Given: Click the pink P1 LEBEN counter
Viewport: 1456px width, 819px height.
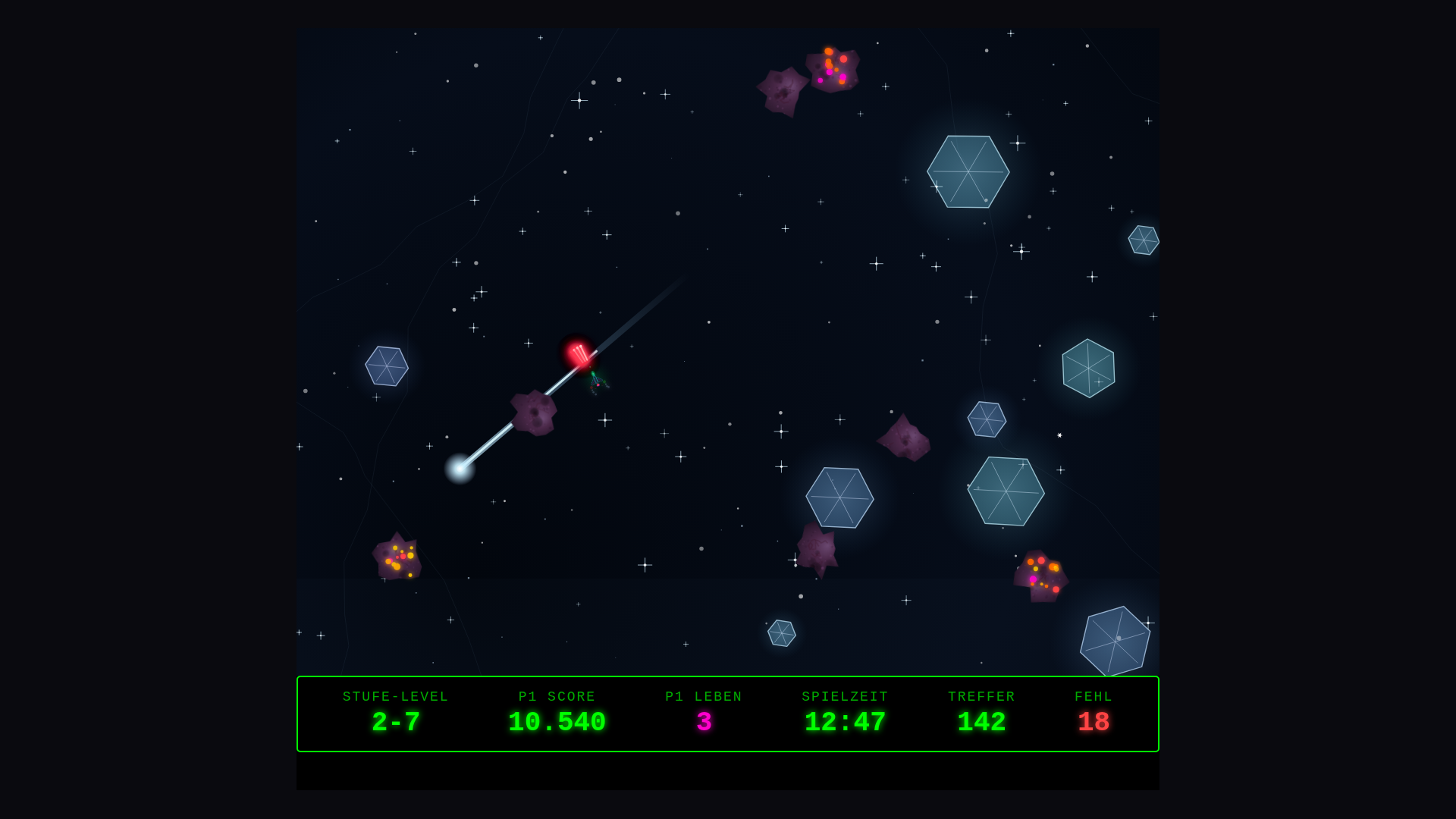Looking at the screenshot, I should click(x=703, y=722).
